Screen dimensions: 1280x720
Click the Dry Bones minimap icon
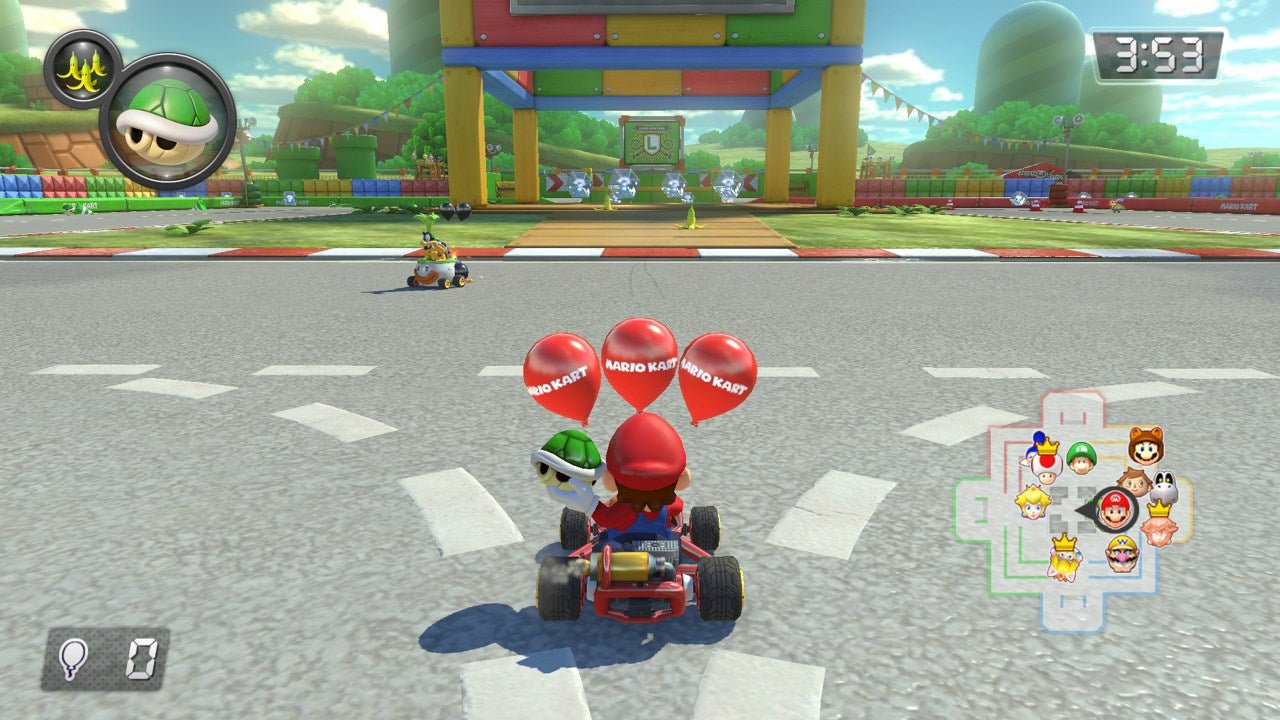1165,487
